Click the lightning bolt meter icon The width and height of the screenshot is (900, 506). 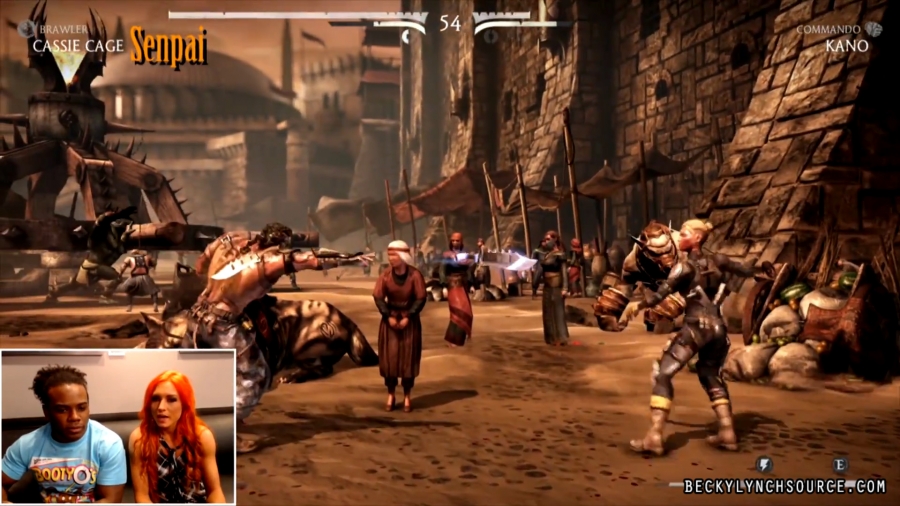click(x=763, y=464)
